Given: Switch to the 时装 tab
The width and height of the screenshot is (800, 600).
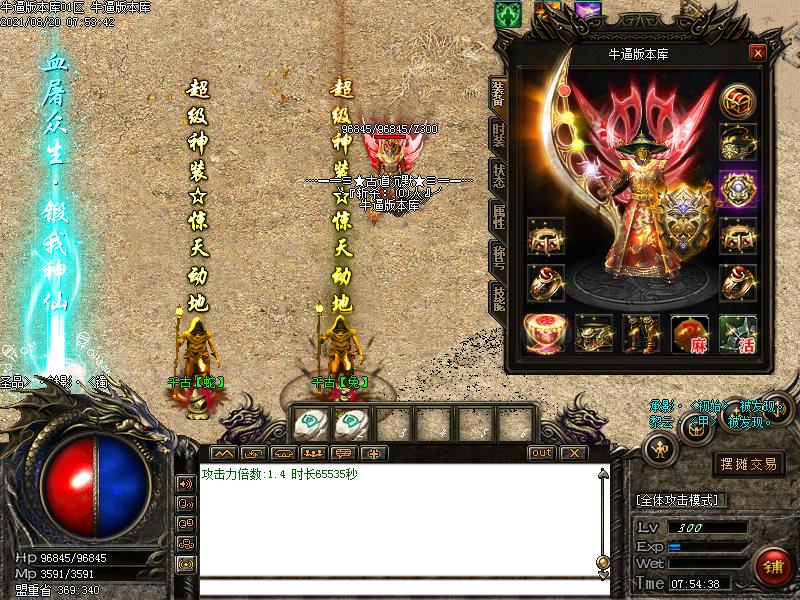Looking at the screenshot, I should (498, 135).
